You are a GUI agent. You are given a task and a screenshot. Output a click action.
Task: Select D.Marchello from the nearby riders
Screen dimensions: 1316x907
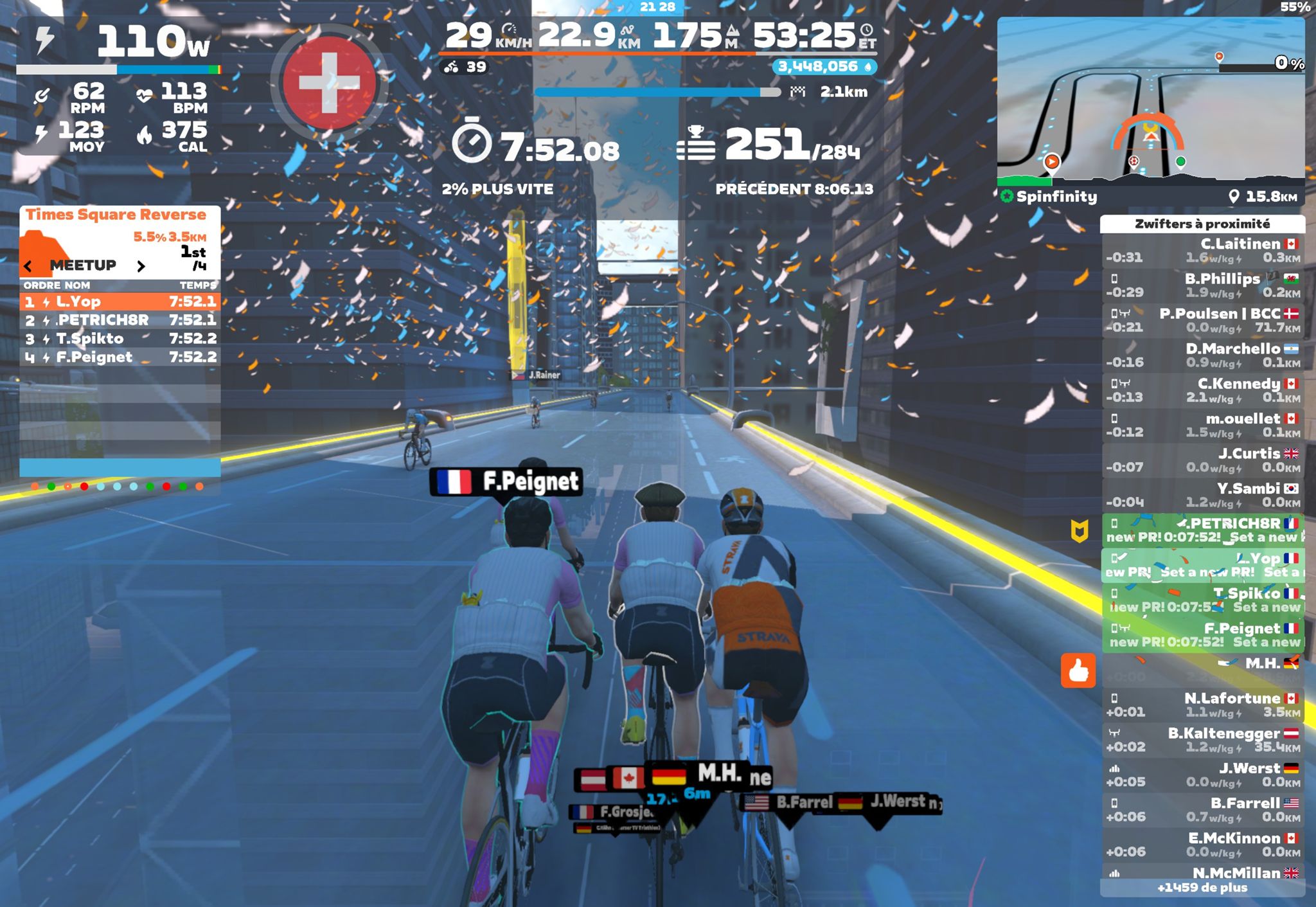1202,355
